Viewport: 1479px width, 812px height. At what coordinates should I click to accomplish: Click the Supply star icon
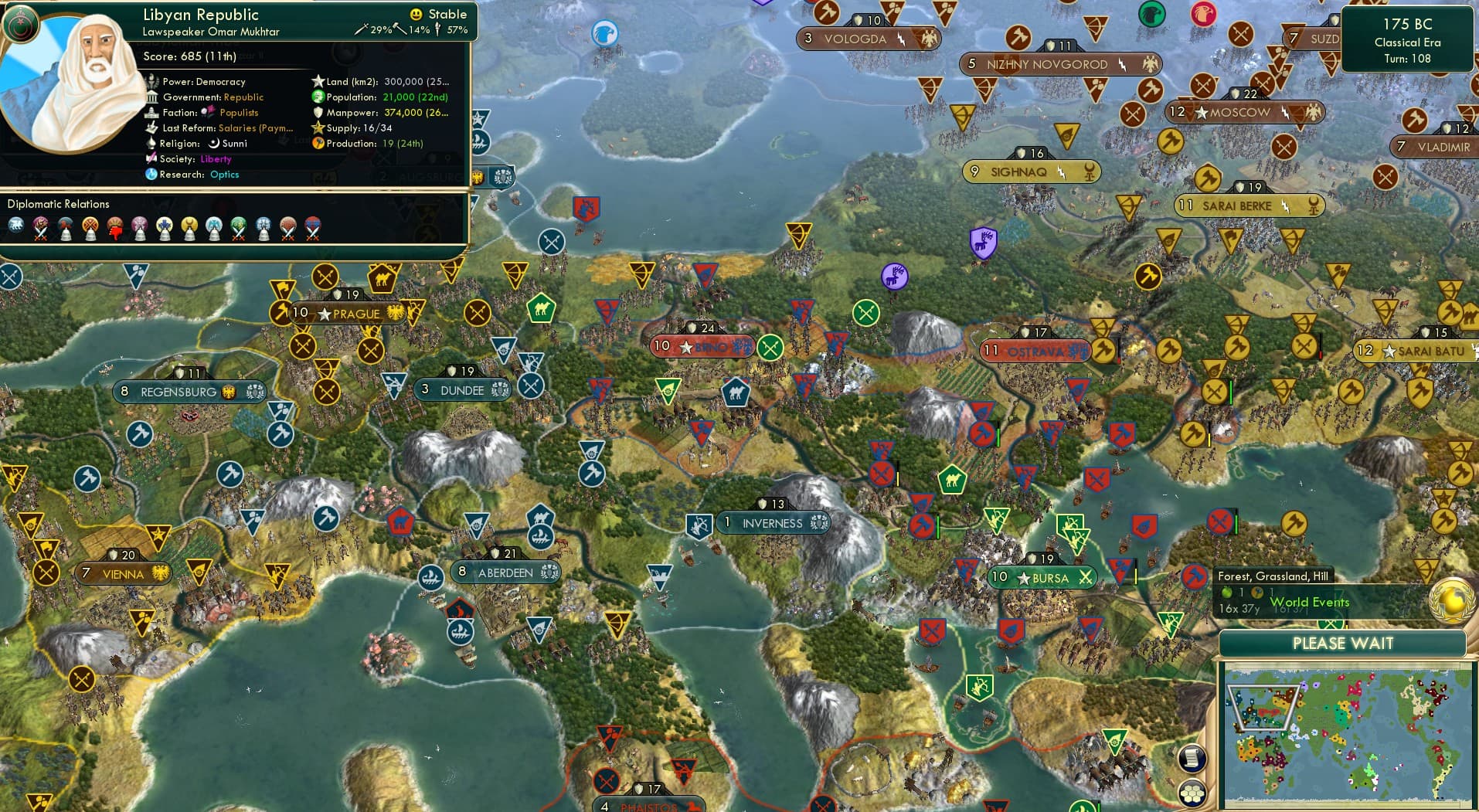[317, 127]
